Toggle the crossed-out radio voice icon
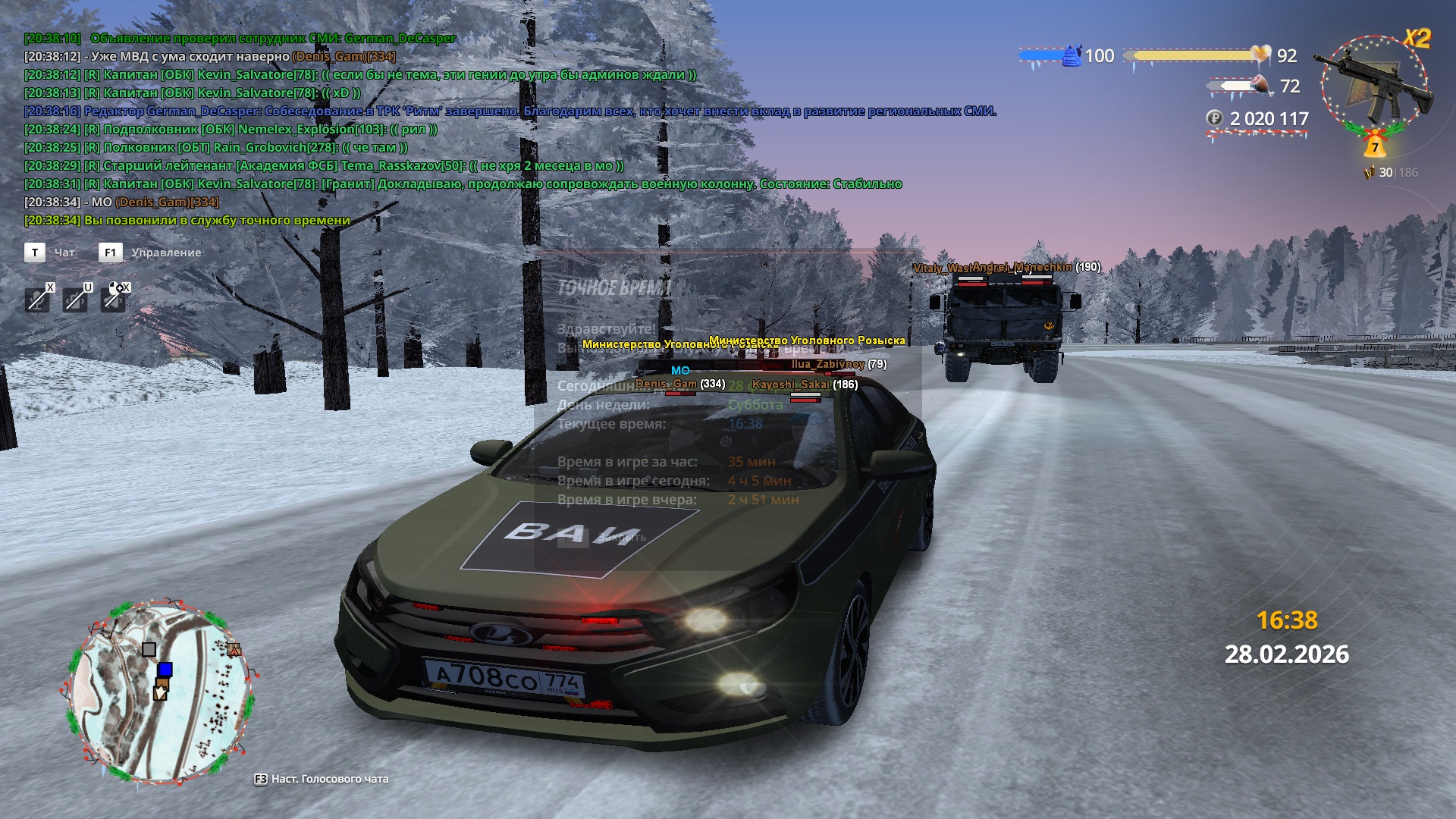 (75, 300)
